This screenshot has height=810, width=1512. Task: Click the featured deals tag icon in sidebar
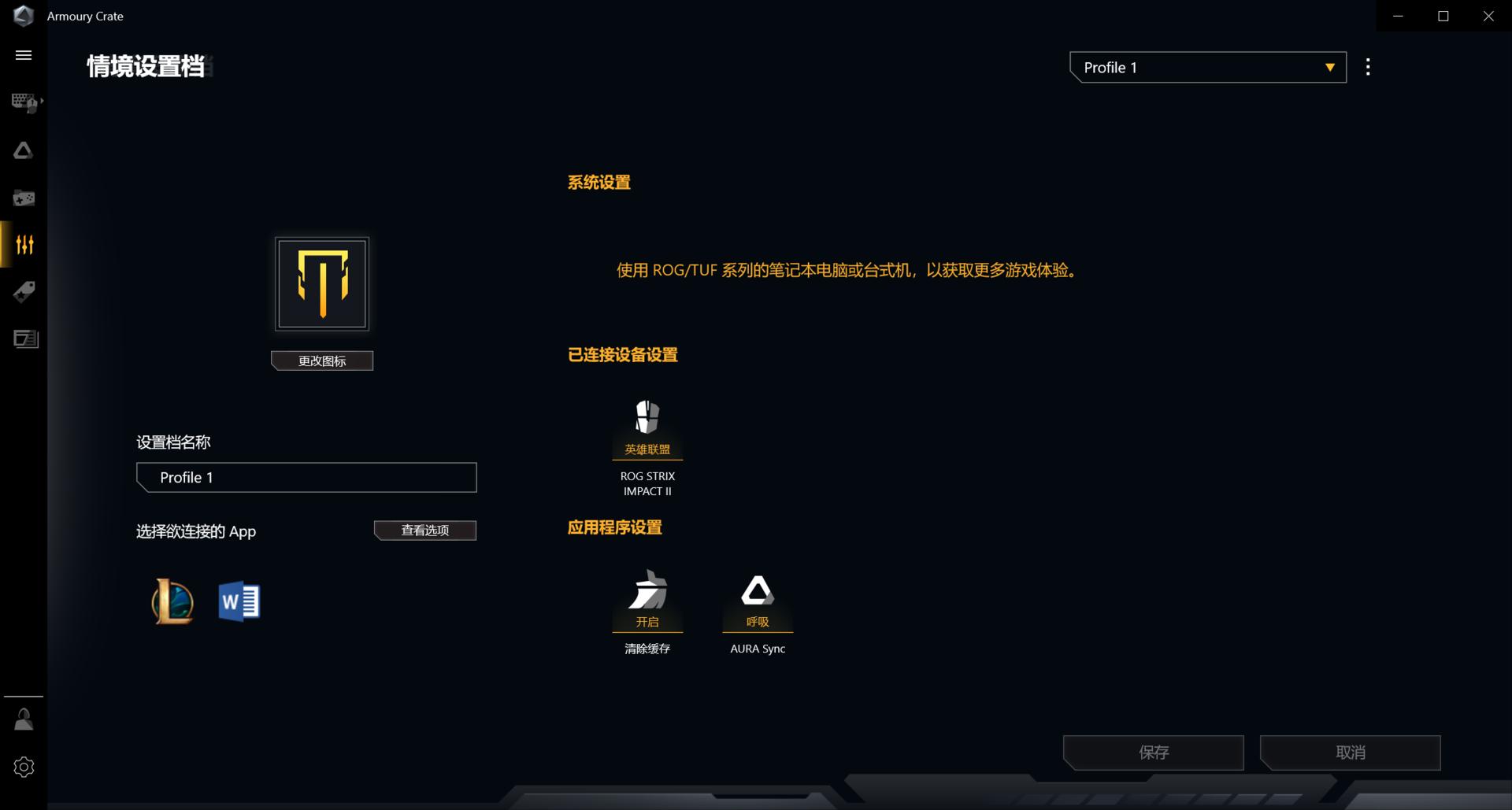[x=24, y=292]
